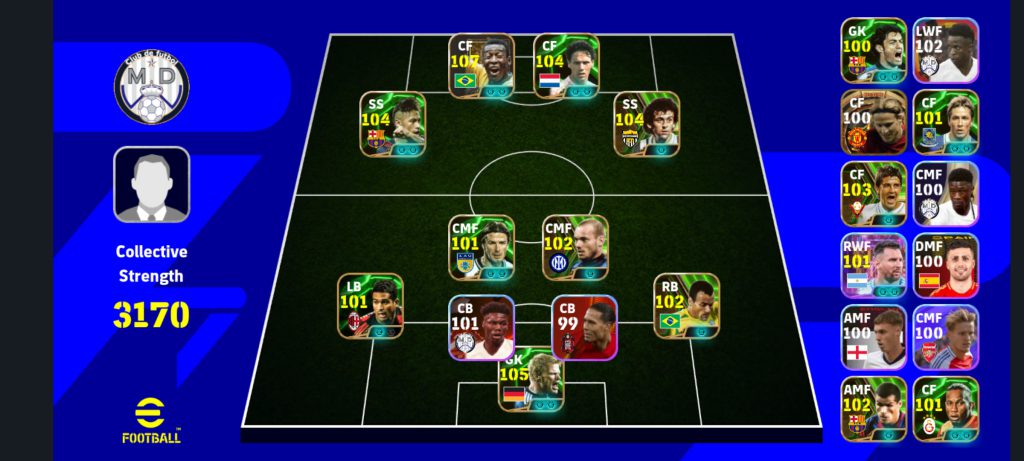Viewport: 1024px width, 461px height.
Task: Select the RB 102 right back card
Action: (686, 306)
